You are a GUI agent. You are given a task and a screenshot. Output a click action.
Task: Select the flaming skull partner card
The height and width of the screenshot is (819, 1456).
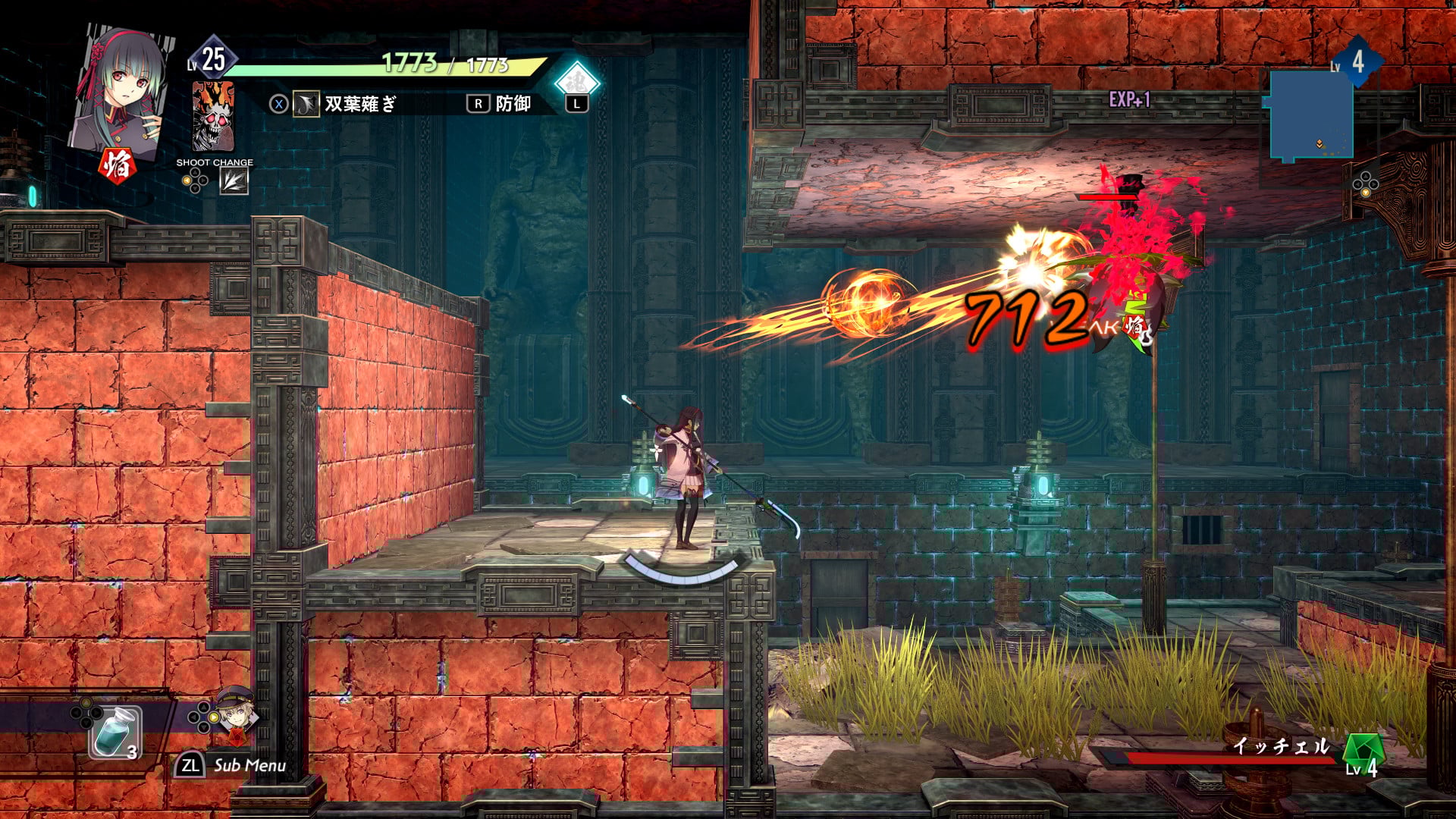click(213, 117)
